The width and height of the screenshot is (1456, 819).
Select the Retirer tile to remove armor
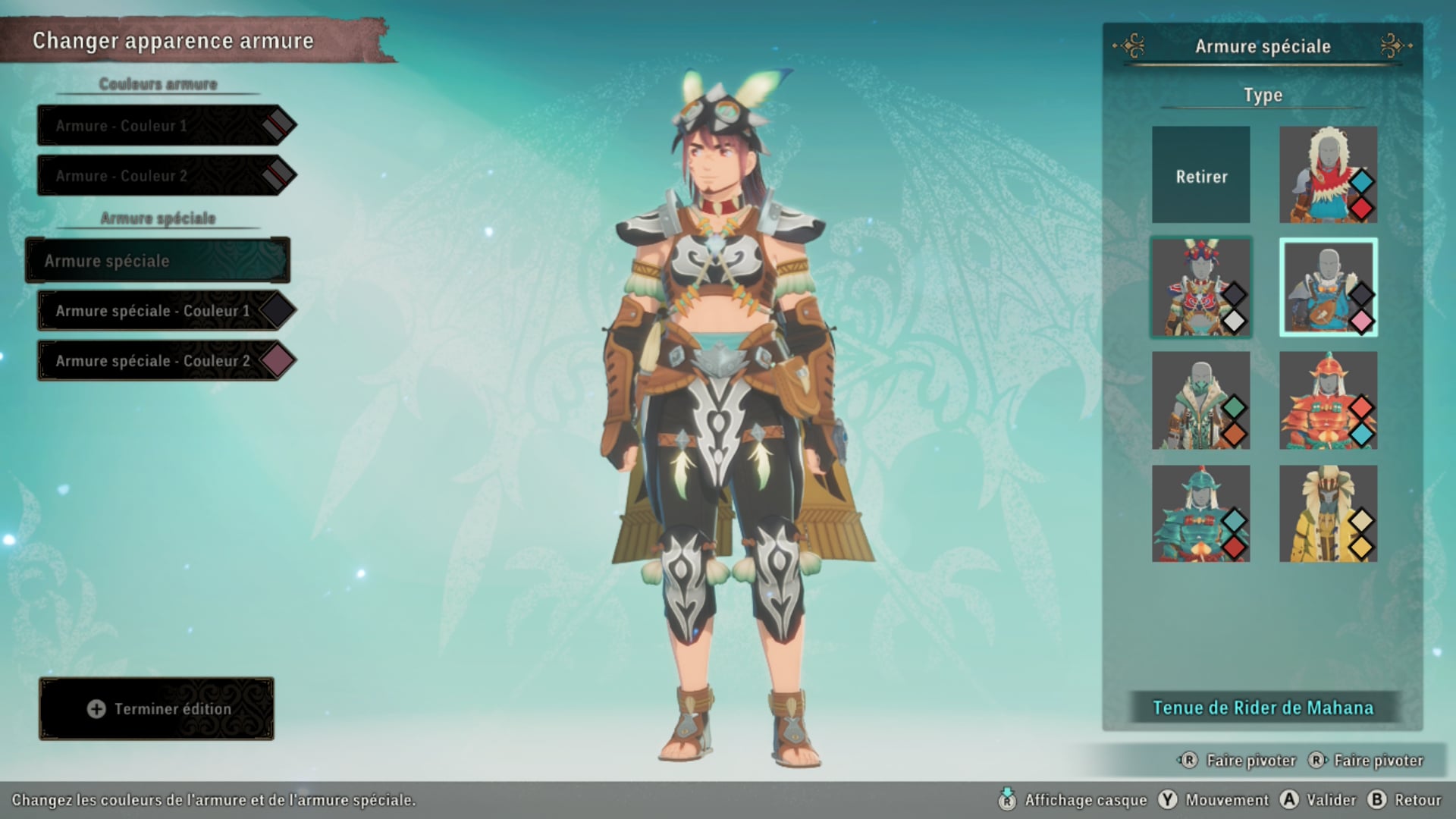1201,175
